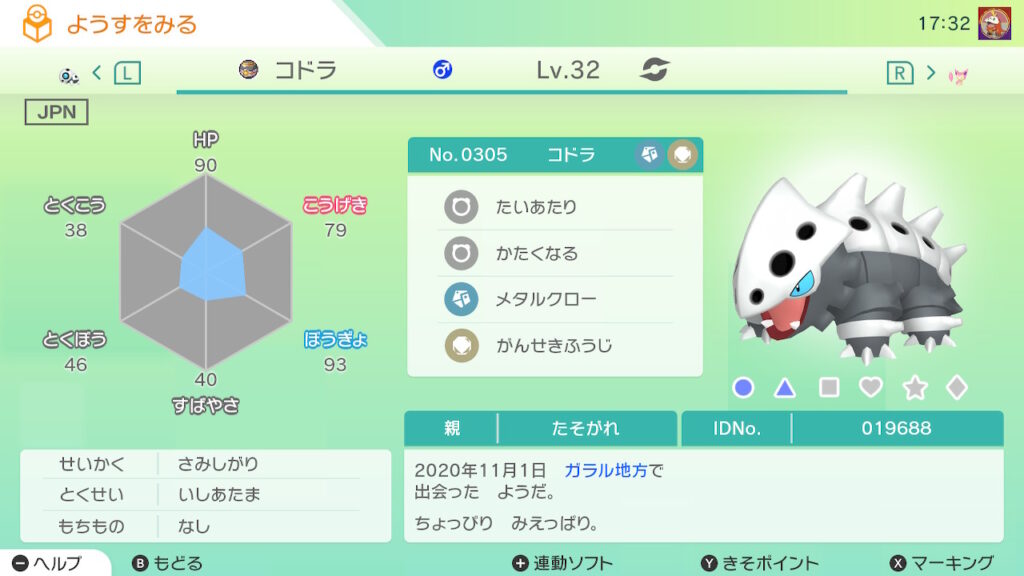Open the user profile avatar icon
Image resolution: width=1024 pixels, height=576 pixels.
(993, 23)
